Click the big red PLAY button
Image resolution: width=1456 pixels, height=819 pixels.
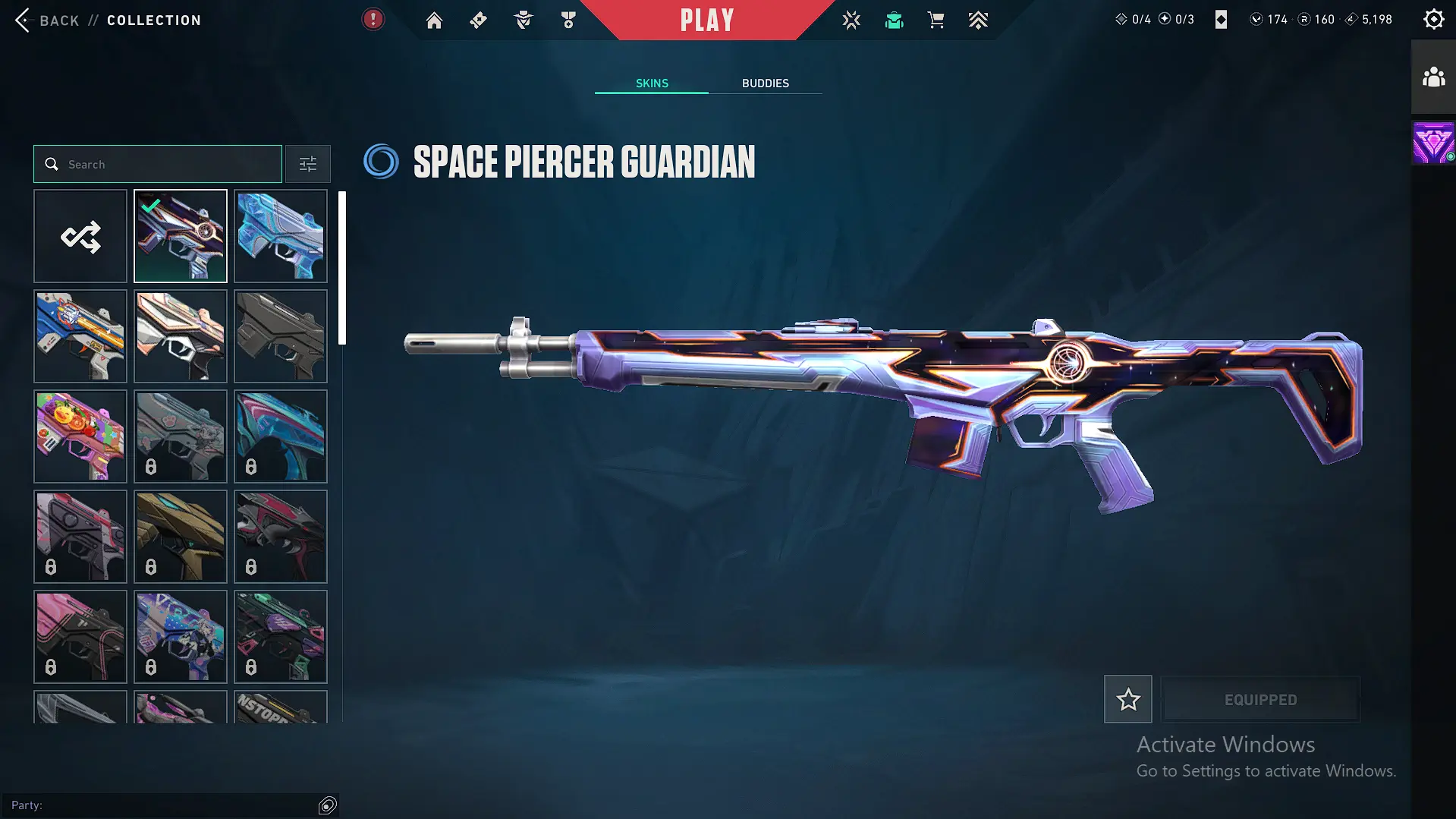[x=707, y=20]
